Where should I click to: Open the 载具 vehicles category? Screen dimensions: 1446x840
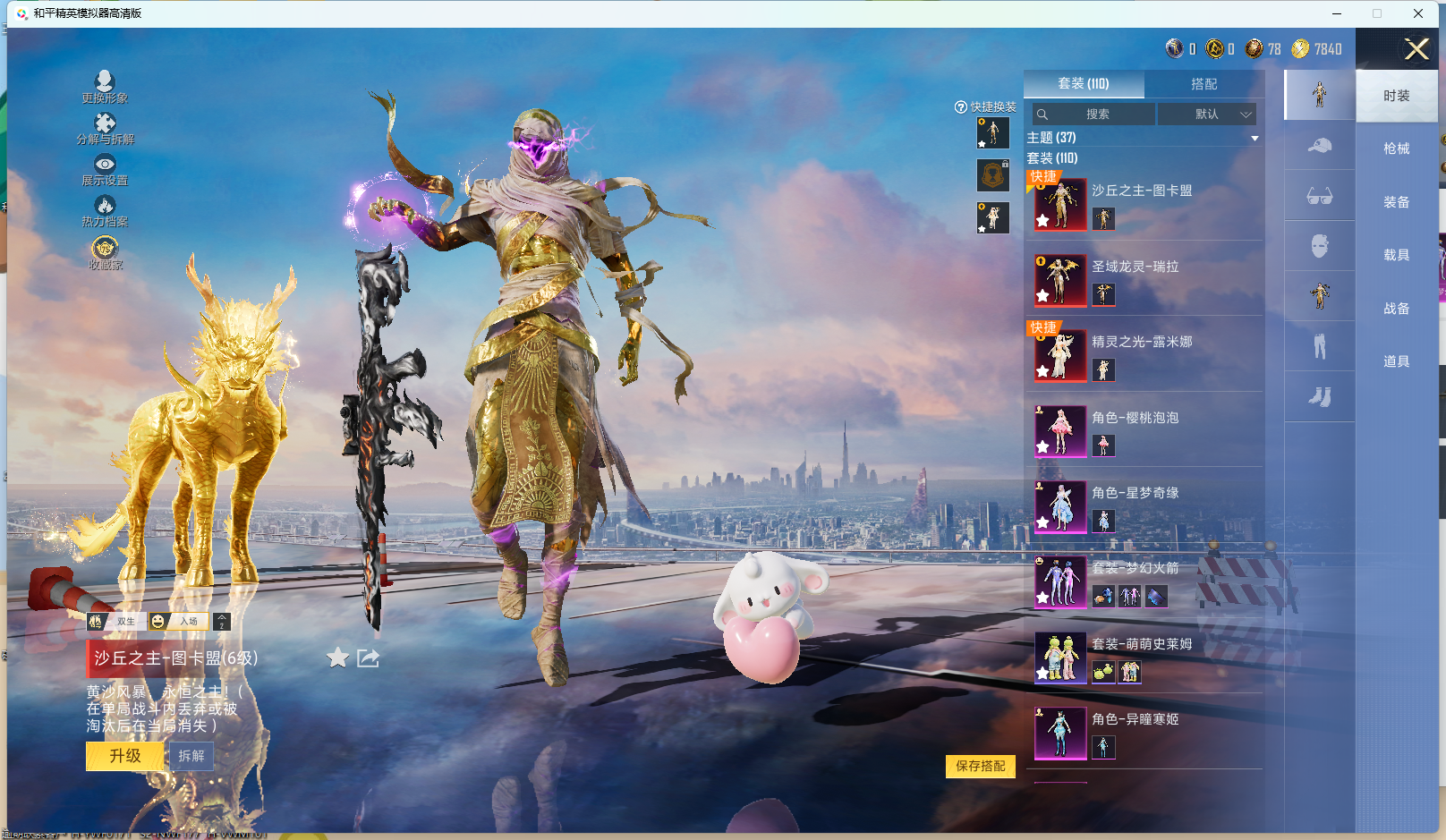(x=1396, y=255)
